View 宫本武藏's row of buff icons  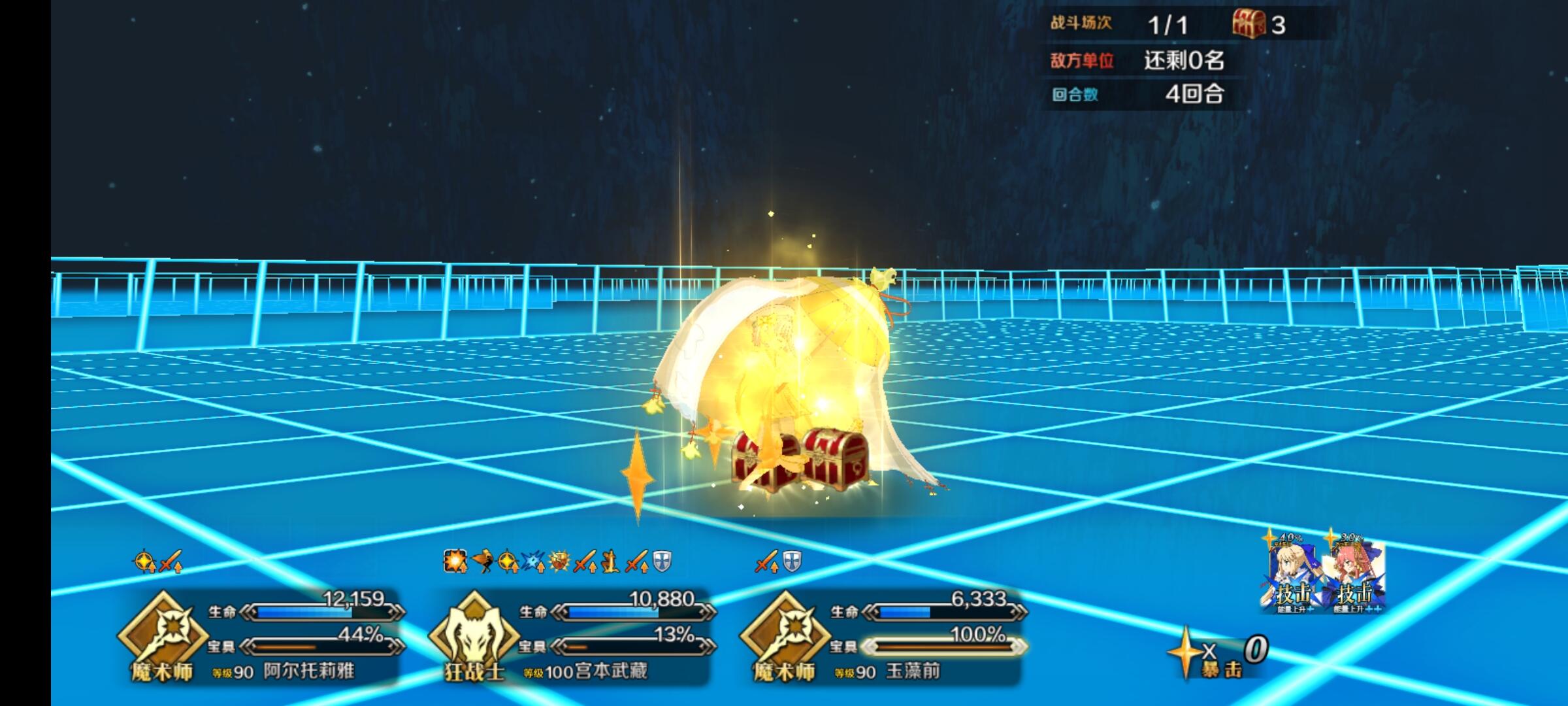557,562
